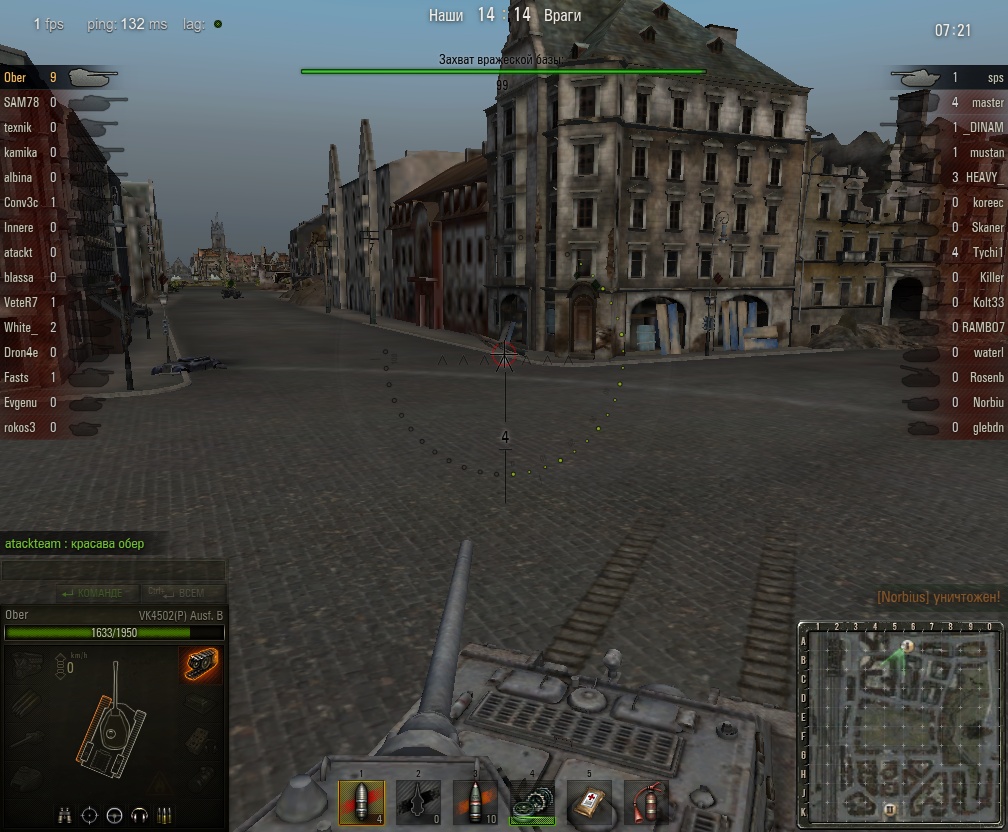1008x832 pixels.
Task: Select enemy Tychi1 in the enemy team list
Action: 987,252
